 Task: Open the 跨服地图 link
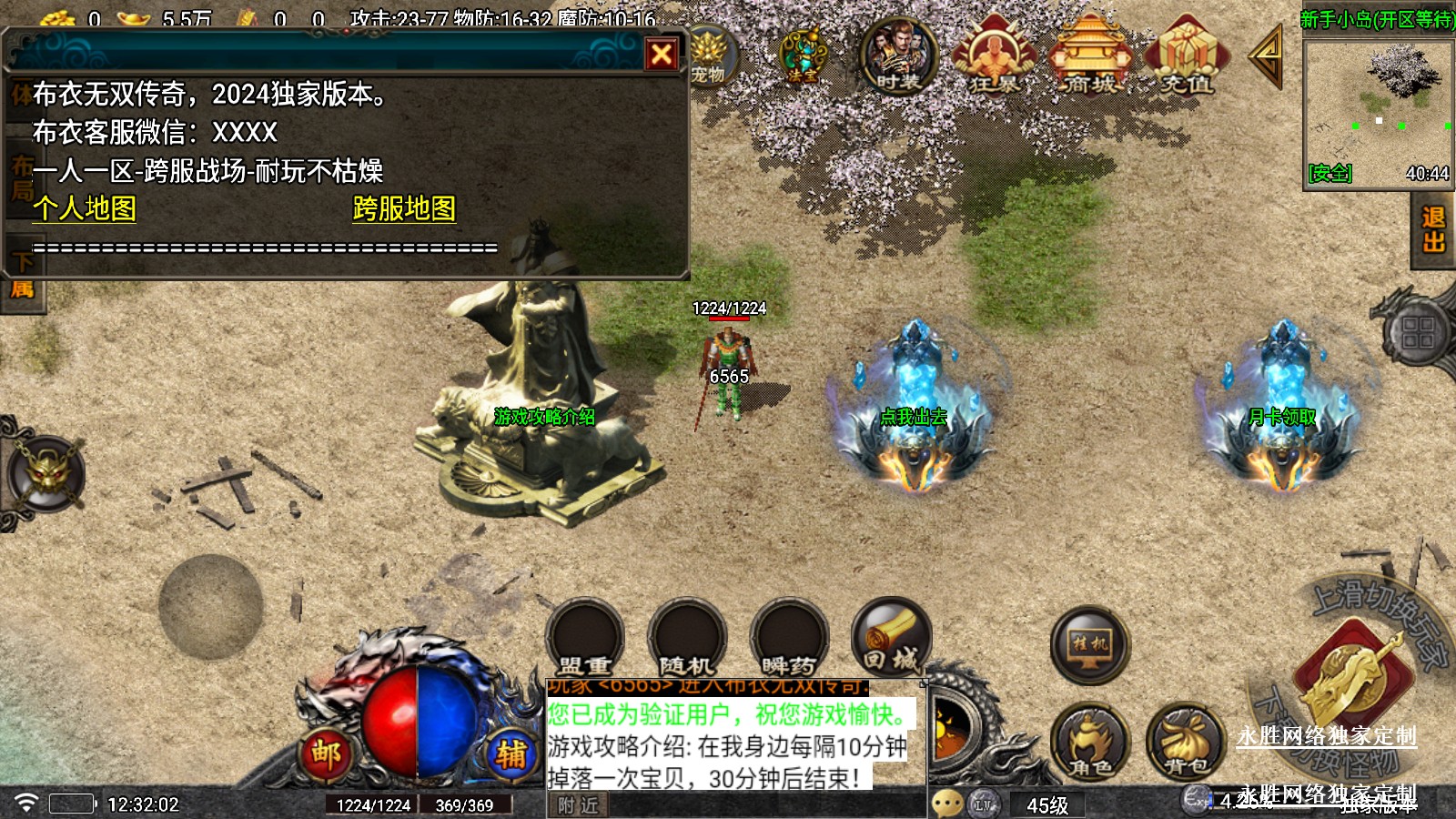pyautogui.click(x=404, y=208)
